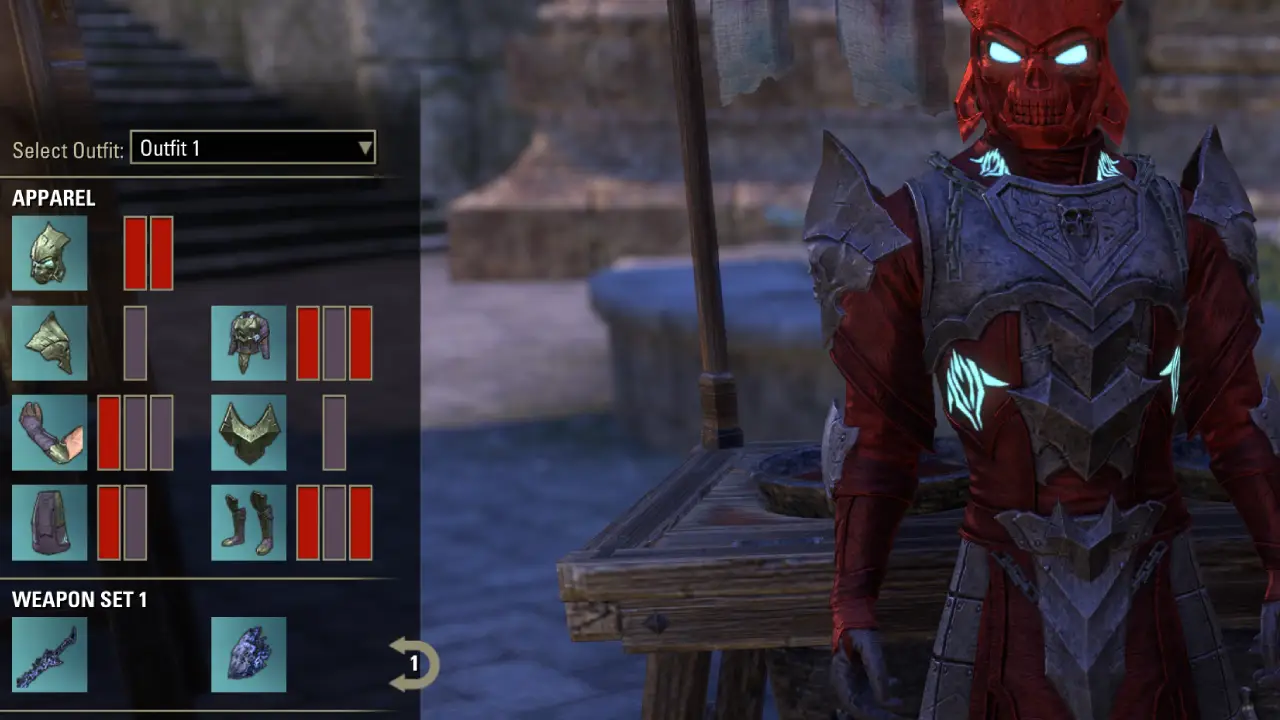Select the legs apparel slot
Viewport: 1280px width, 720px height.
50,521
